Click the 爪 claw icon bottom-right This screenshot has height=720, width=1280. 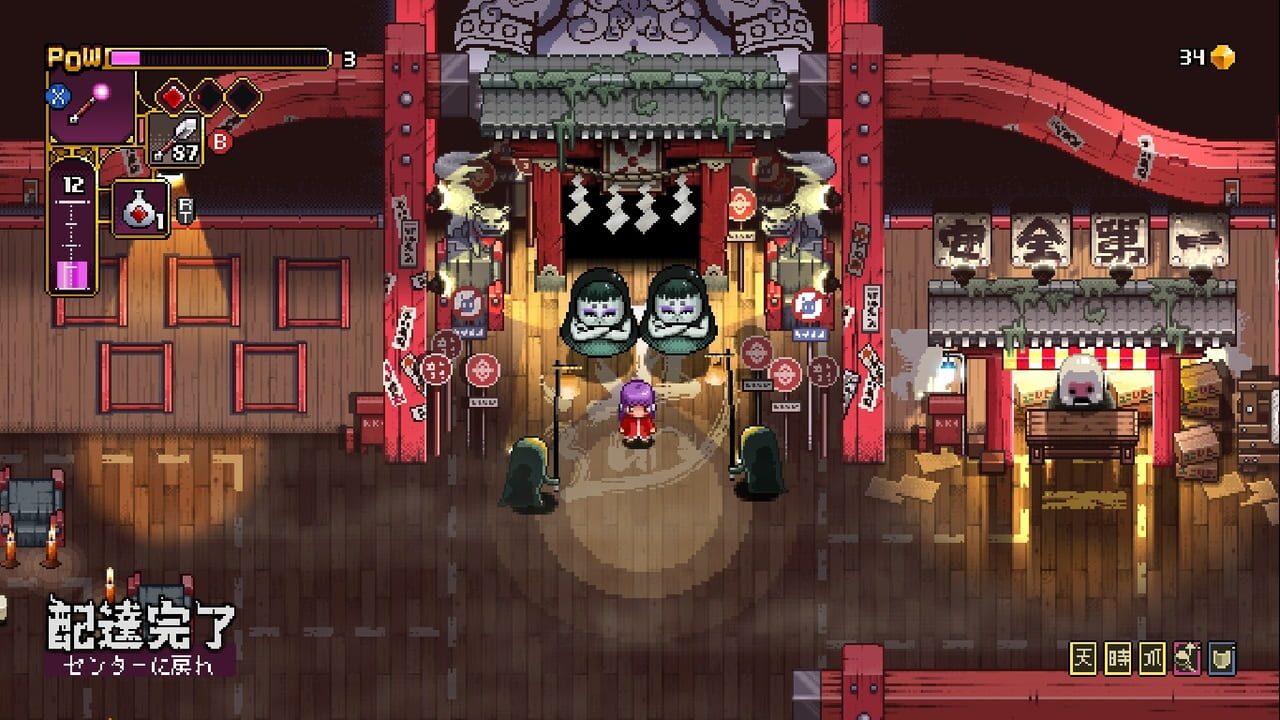click(x=1152, y=655)
